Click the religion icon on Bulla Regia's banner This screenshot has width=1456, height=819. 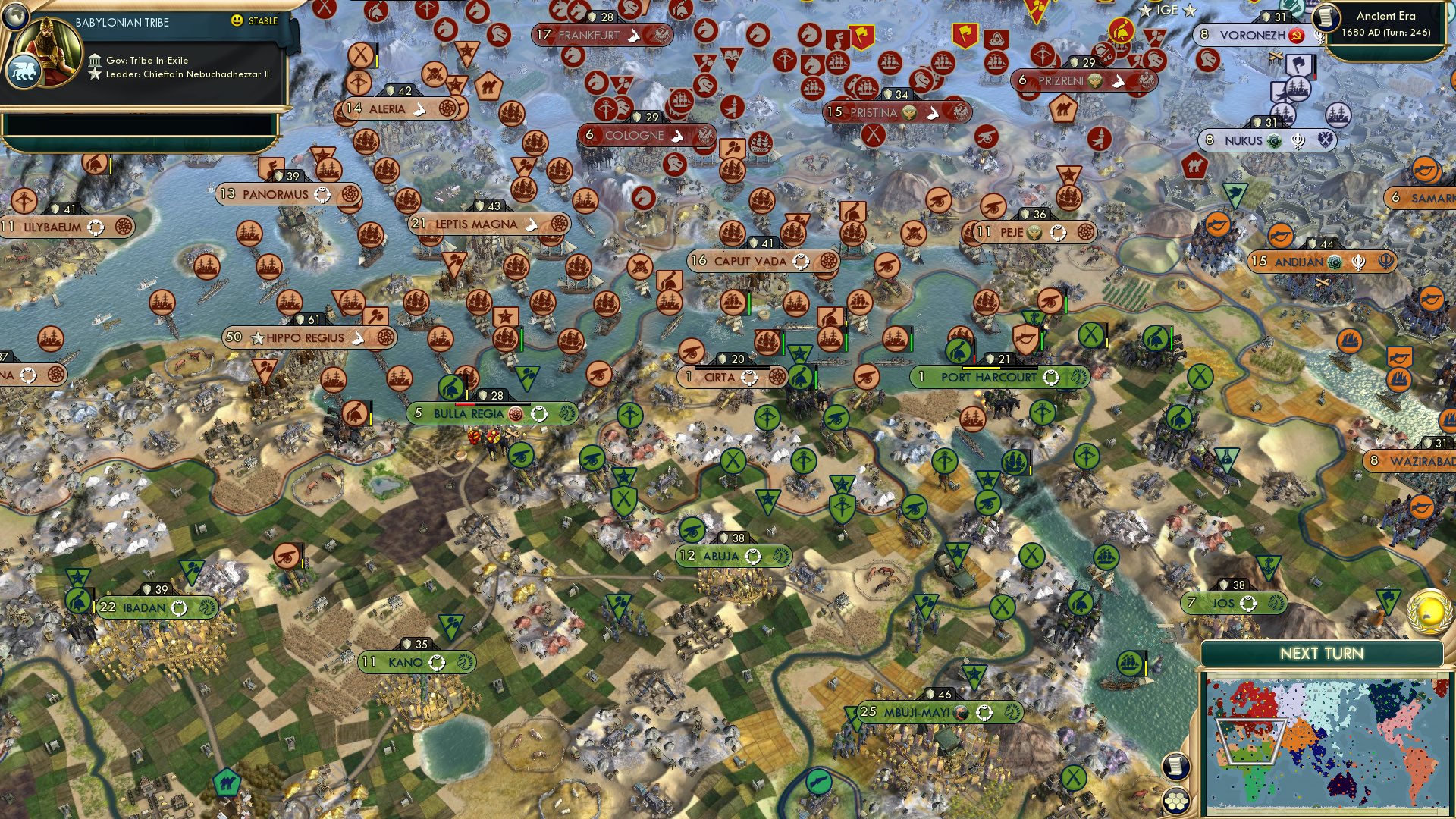point(516,414)
